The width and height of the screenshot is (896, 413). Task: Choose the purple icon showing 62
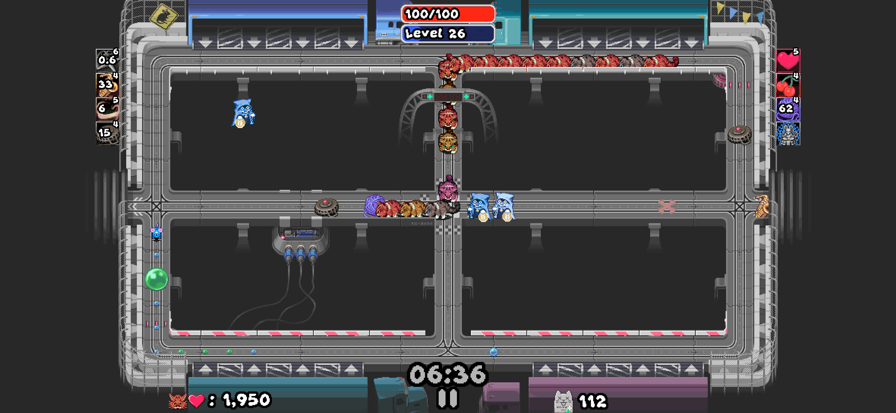click(788, 108)
